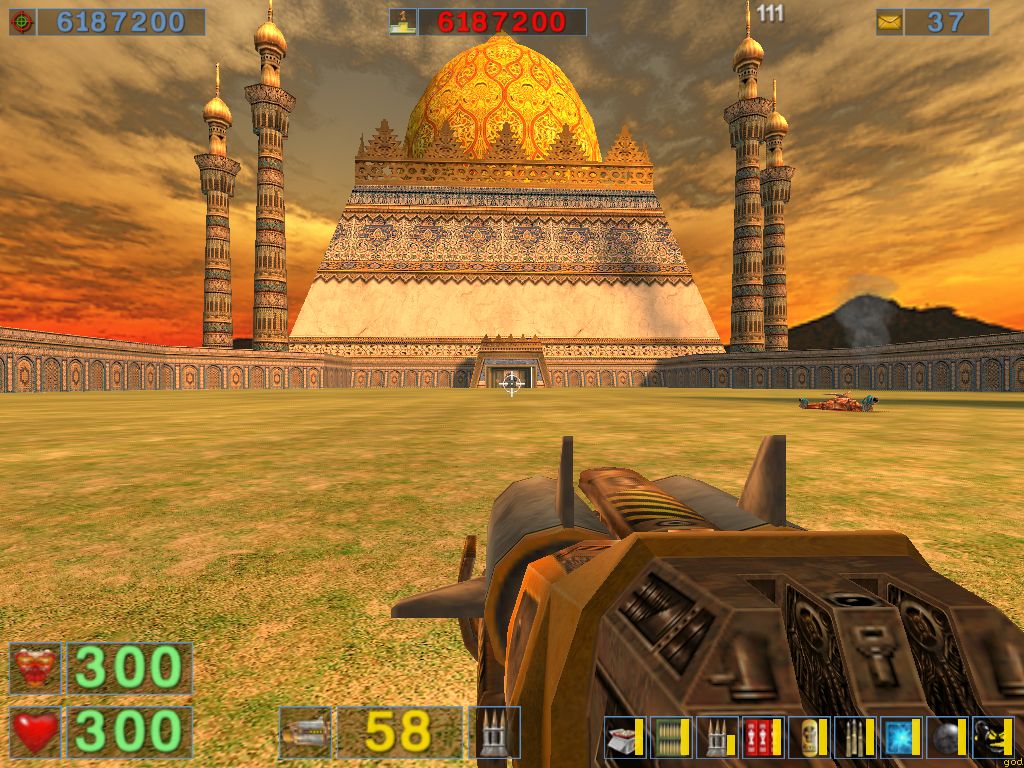Image resolution: width=1024 pixels, height=768 pixels.
Task: Select the iron cannonball ammo icon
Action: tap(945, 738)
